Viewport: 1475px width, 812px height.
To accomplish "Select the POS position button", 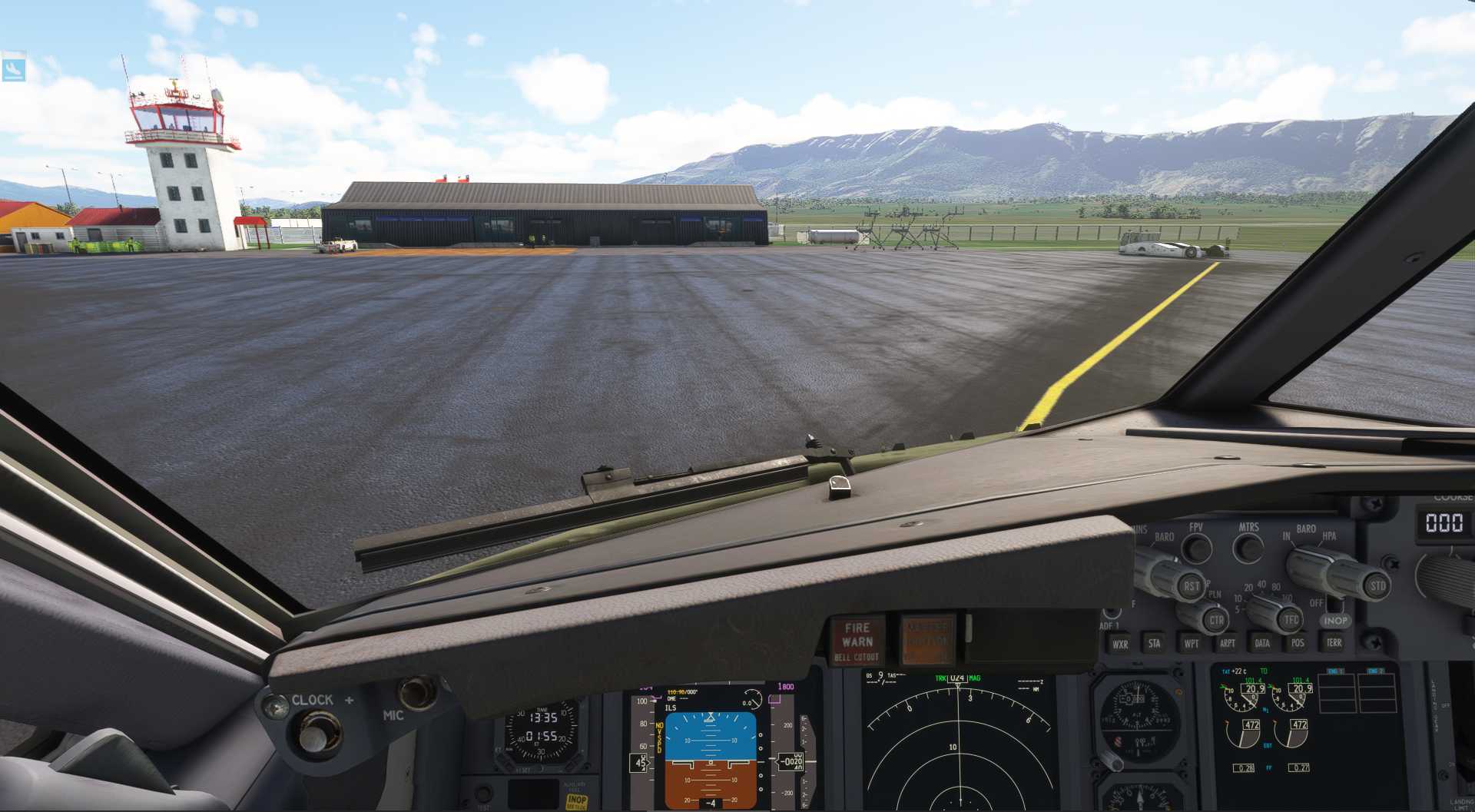I will pos(1298,642).
